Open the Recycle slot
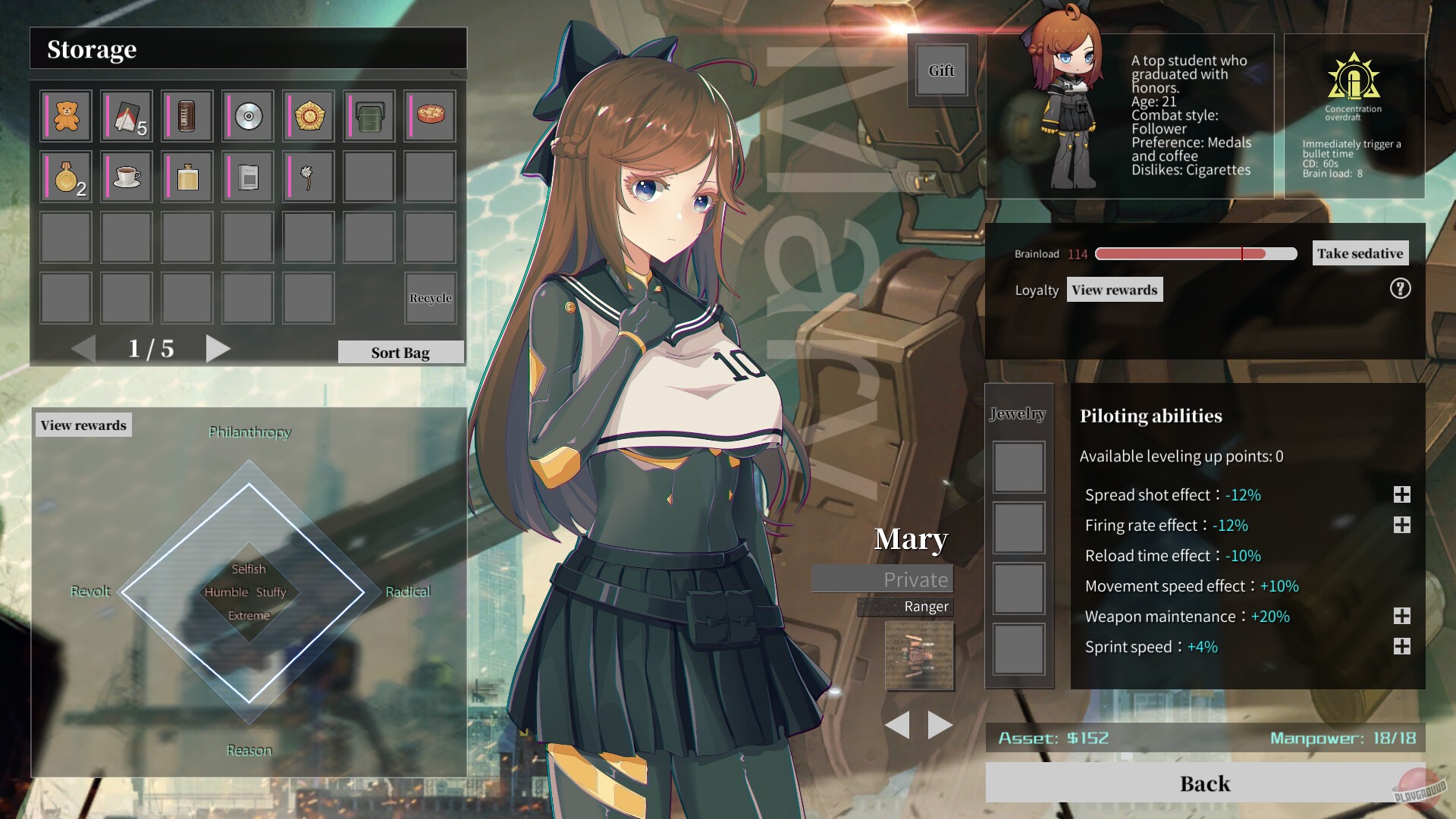1456x819 pixels. point(430,298)
